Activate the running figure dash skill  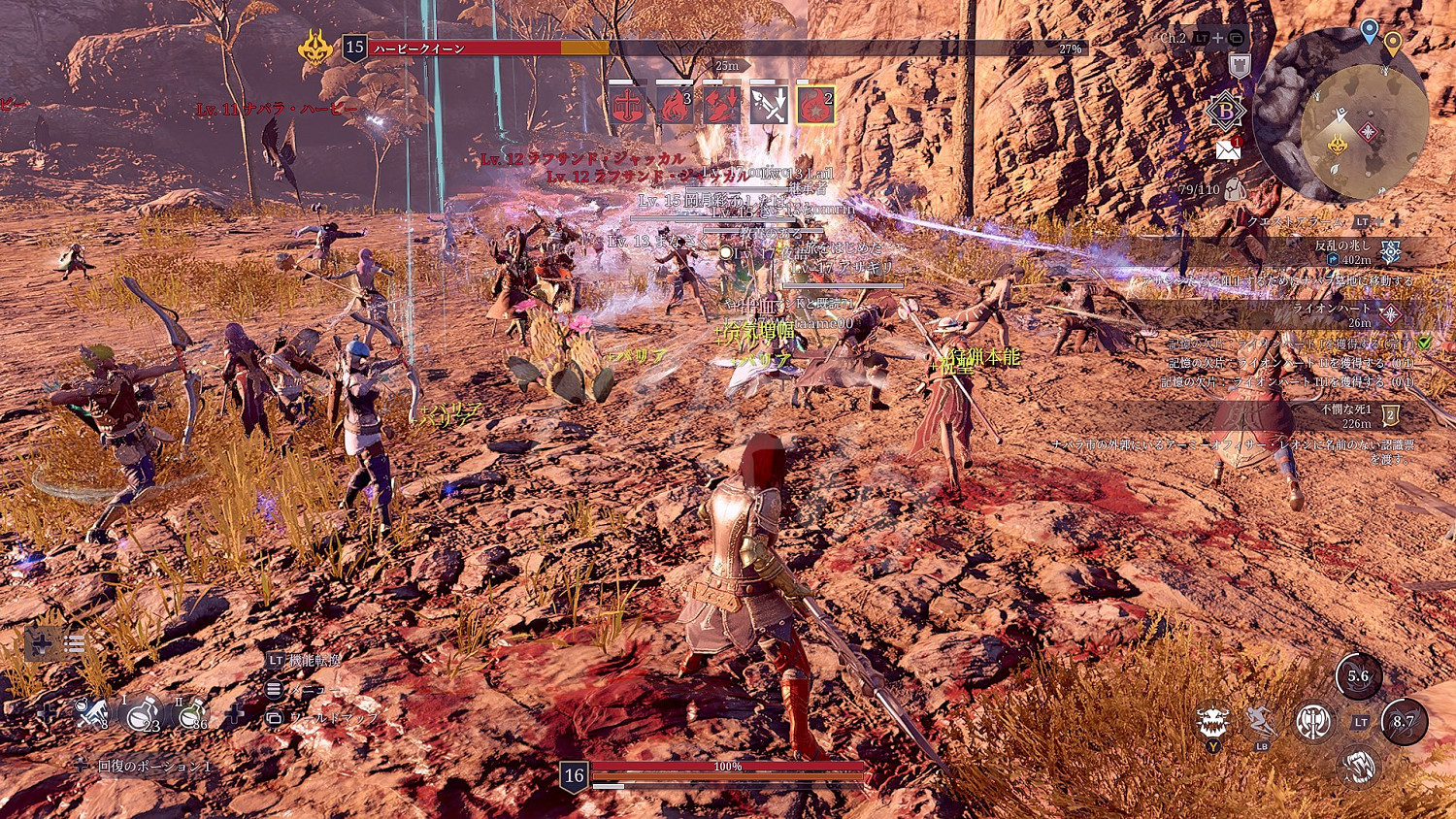[x=1261, y=722]
